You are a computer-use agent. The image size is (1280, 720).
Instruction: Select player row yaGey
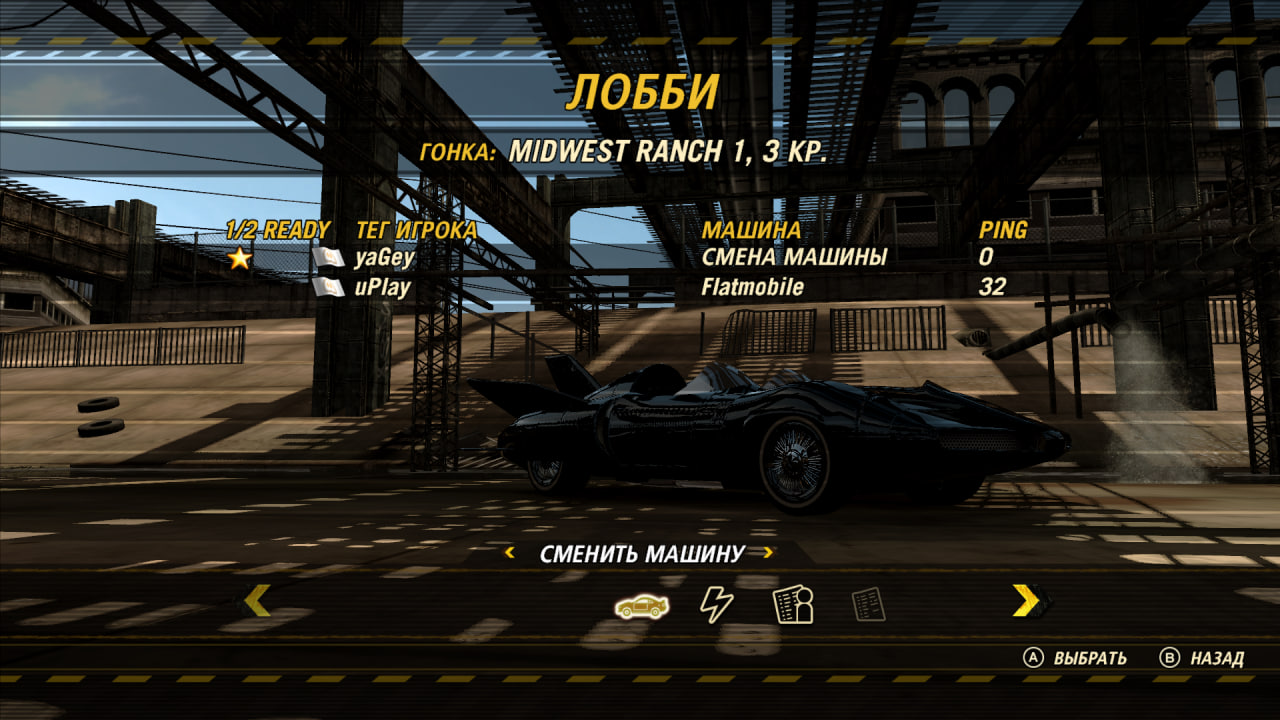pyautogui.click(x=384, y=258)
